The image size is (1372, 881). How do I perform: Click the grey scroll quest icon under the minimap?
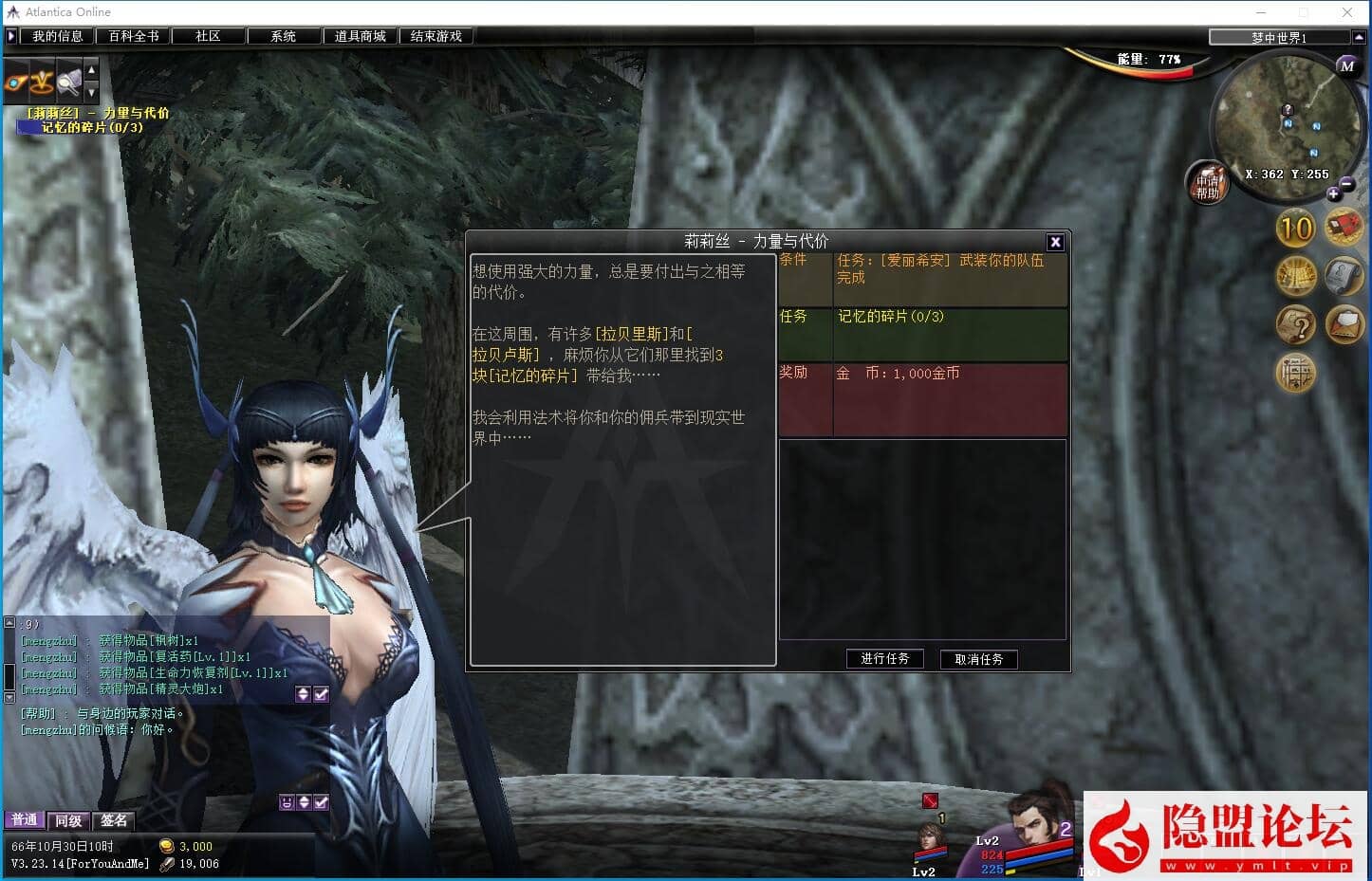coord(1344,276)
